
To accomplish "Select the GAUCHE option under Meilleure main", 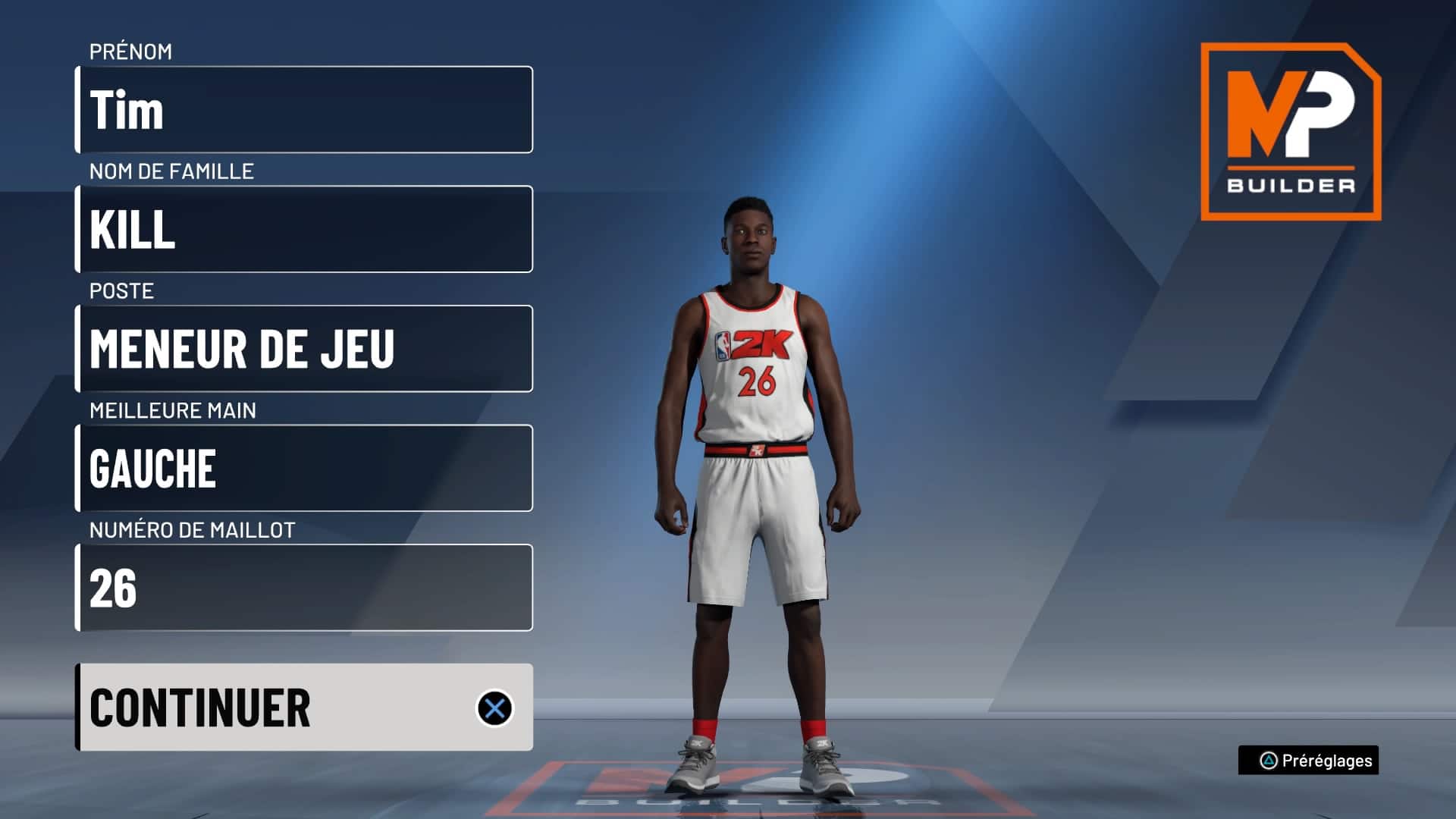I will [x=303, y=469].
